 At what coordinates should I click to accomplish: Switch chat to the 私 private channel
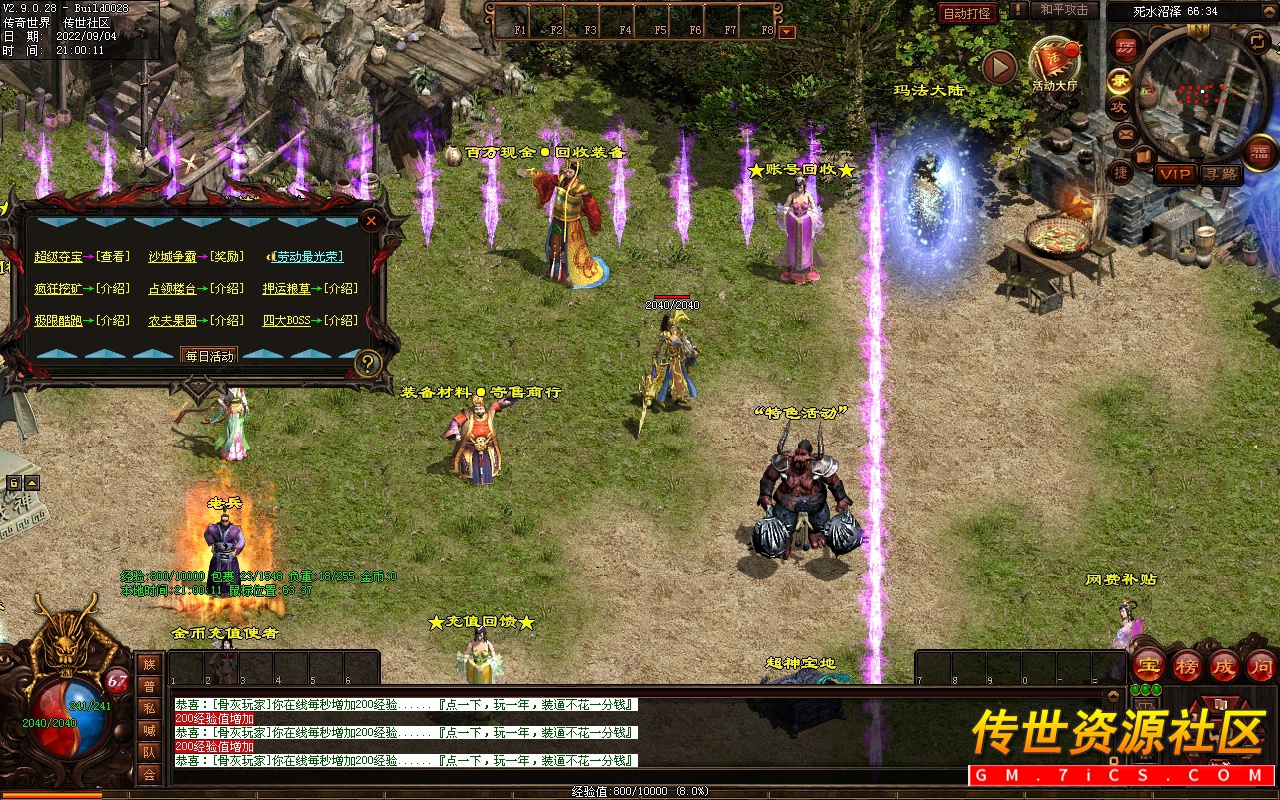pos(149,709)
